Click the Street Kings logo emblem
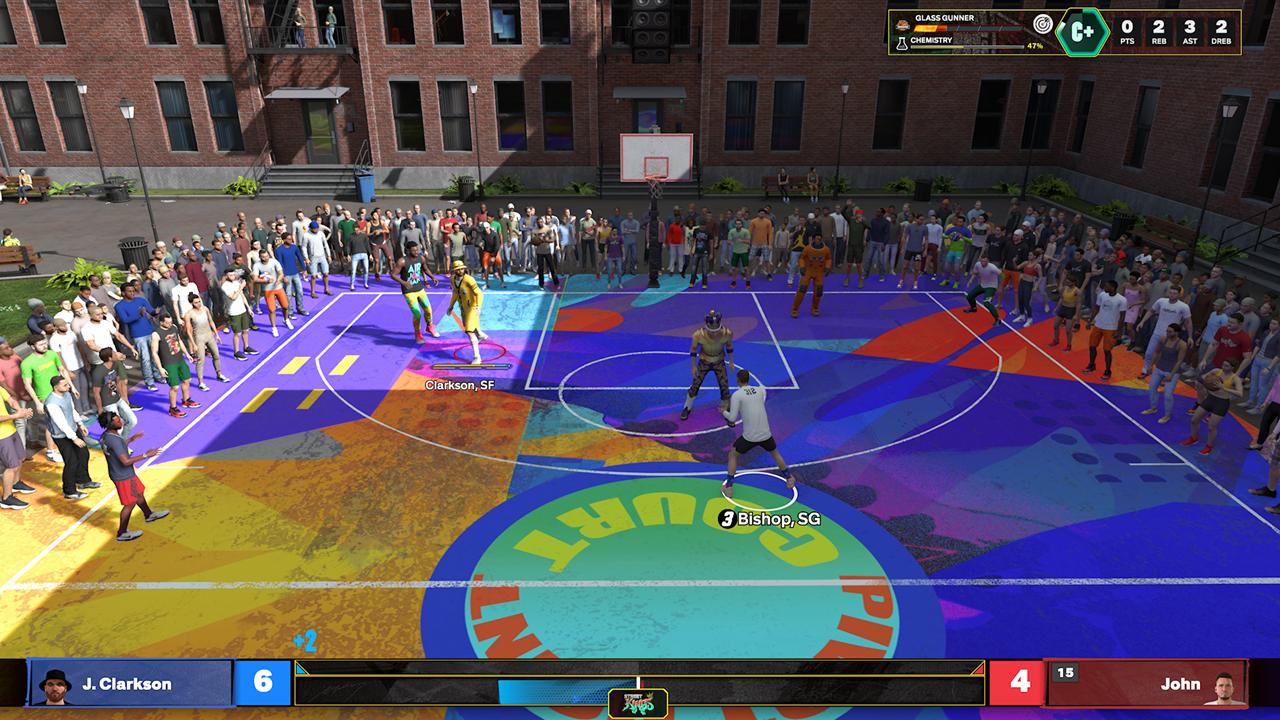This screenshot has height=720, width=1280. click(x=638, y=703)
